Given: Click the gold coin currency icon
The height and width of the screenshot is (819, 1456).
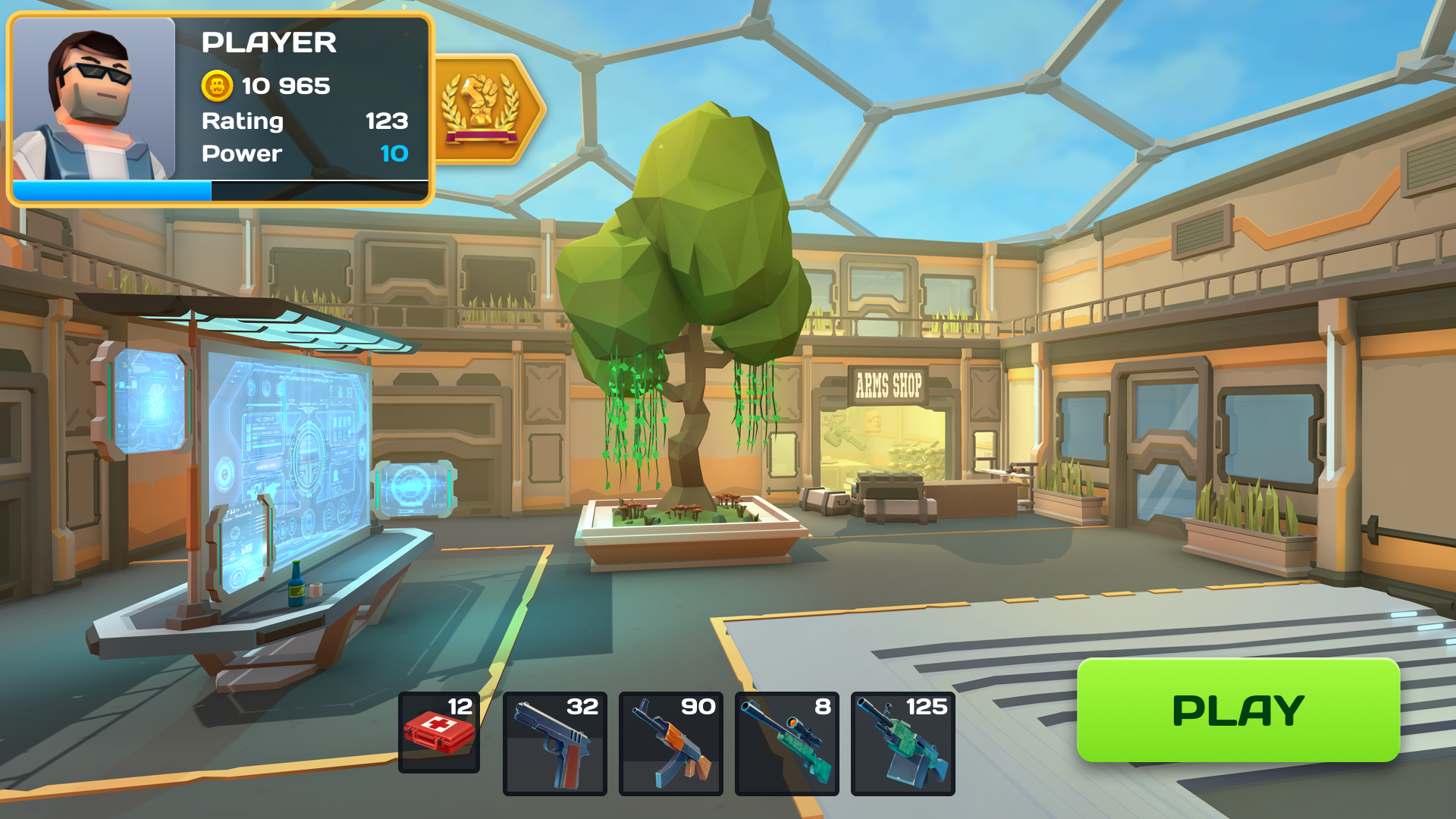Looking at the screenshot, I should point(218,86).
